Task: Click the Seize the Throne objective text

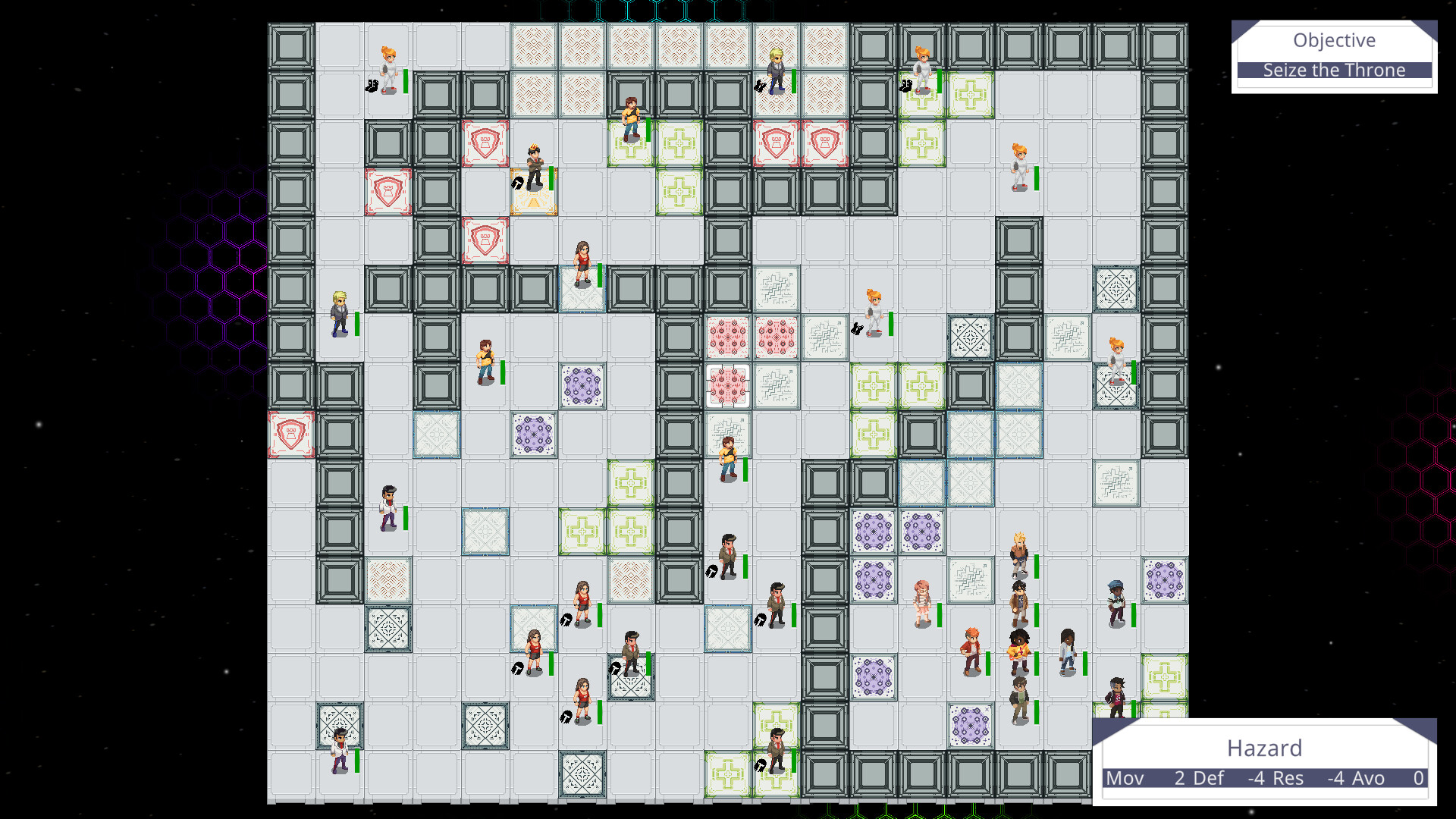Action: coord(1333,70)
